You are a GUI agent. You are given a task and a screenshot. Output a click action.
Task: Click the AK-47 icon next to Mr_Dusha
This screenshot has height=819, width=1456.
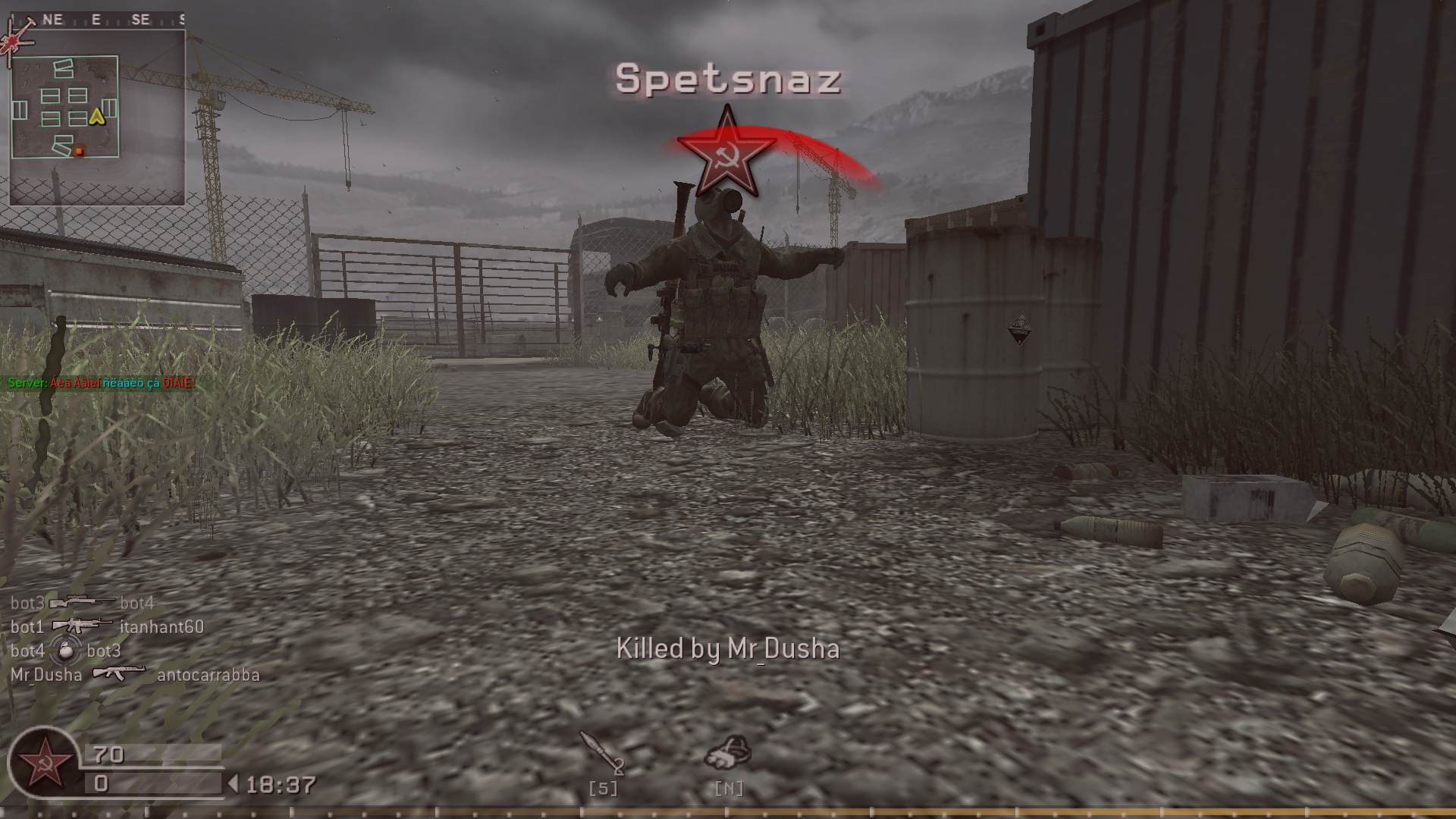click(118, 673)
